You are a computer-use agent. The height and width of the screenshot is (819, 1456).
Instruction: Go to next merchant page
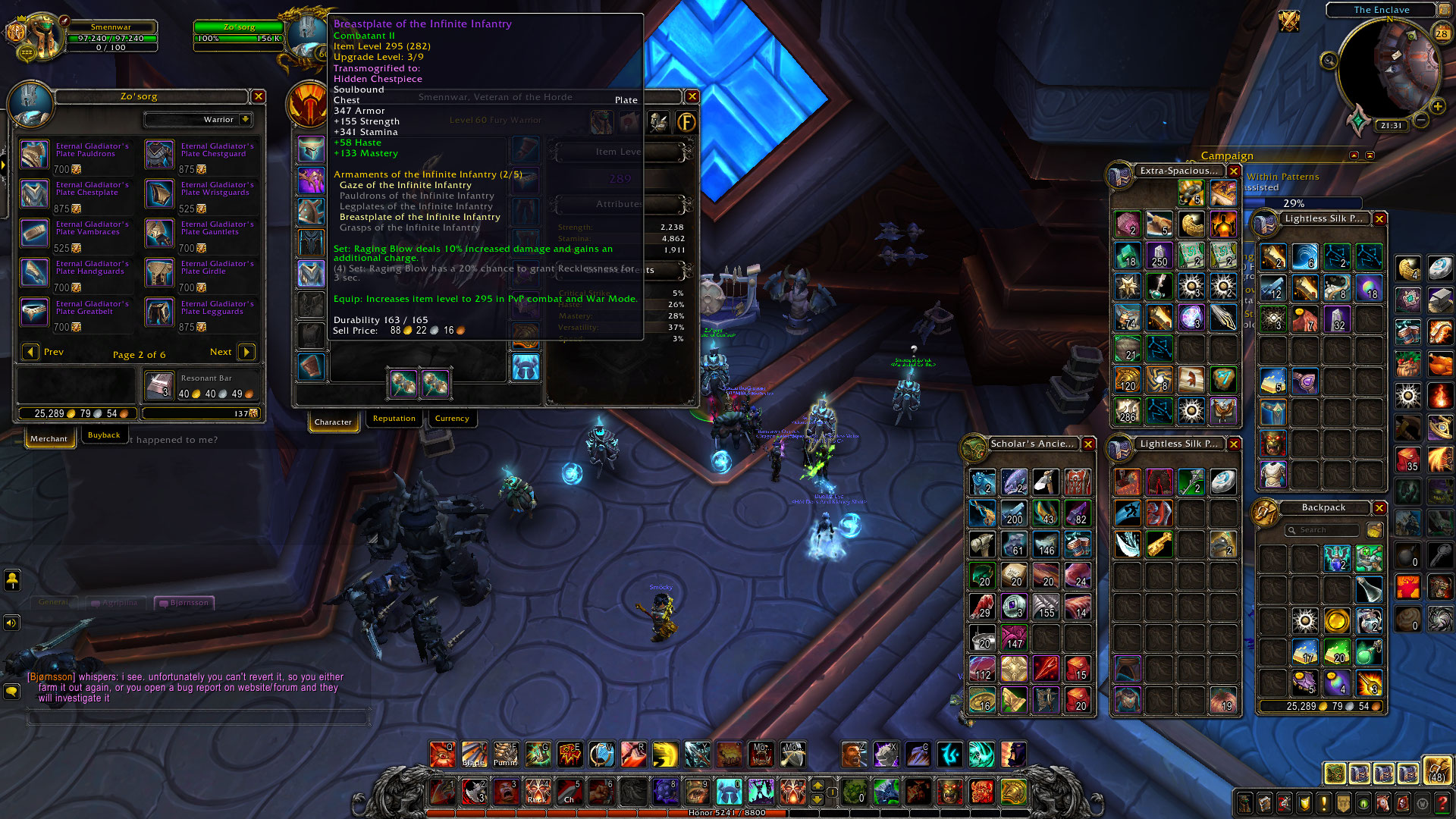coord(246,352)
